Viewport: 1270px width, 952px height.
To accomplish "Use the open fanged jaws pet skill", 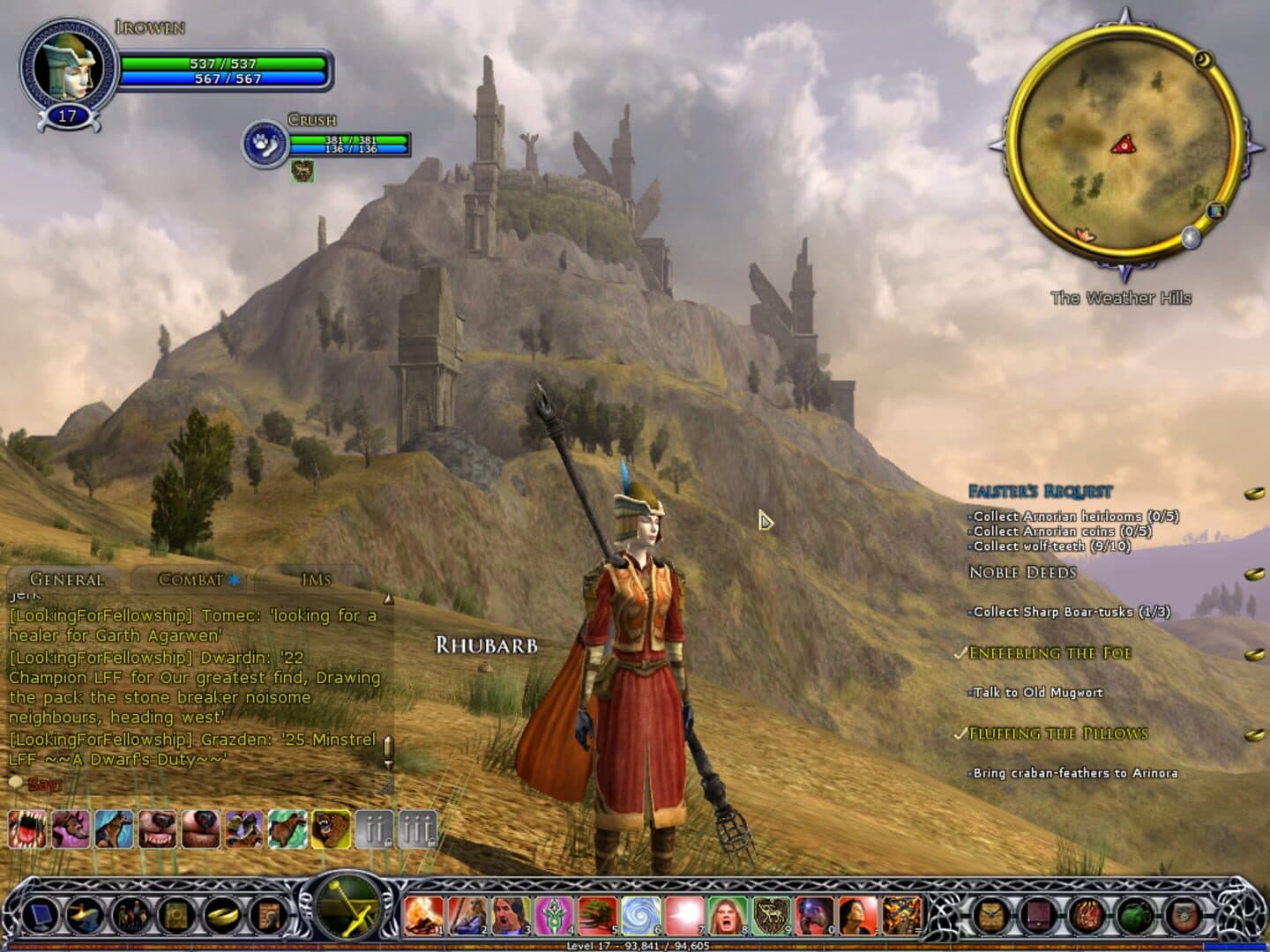I will tap(26, 829).
